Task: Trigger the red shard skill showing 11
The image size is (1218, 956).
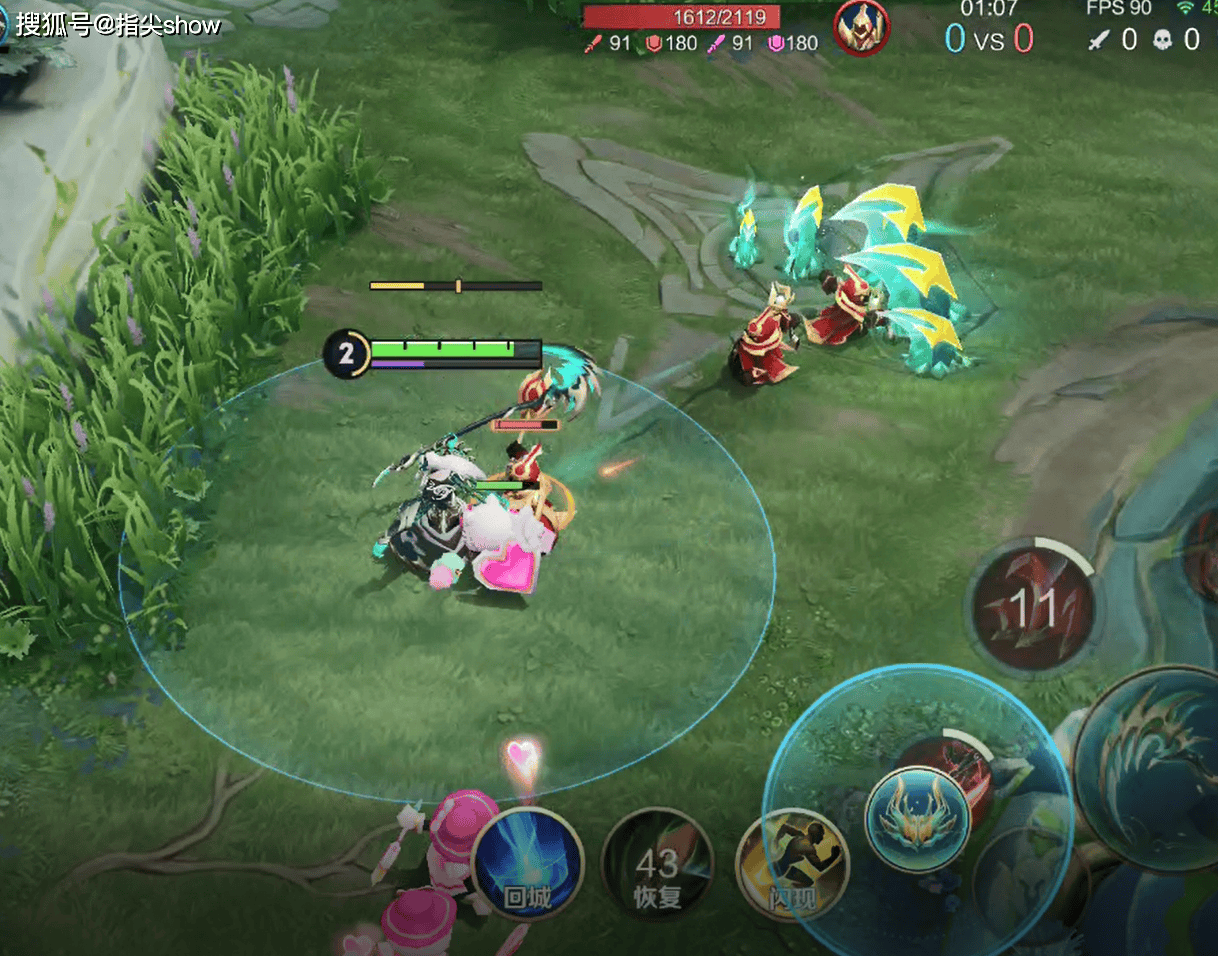Action: 1033,606
